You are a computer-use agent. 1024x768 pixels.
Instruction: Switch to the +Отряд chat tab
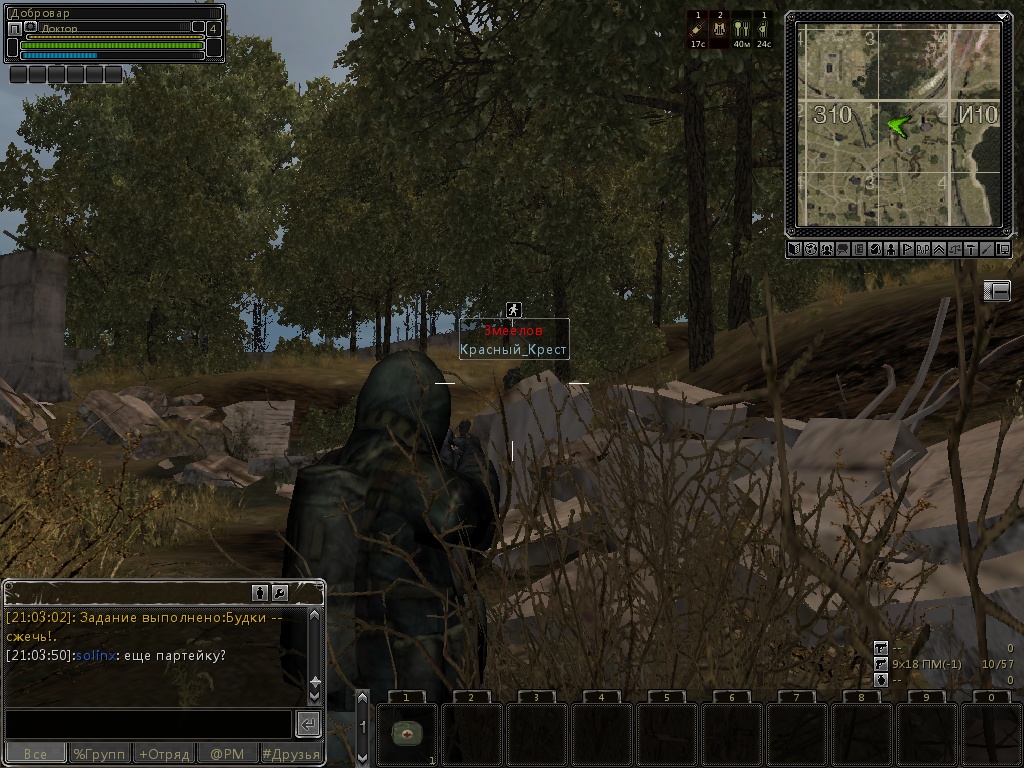click(163, 754)
